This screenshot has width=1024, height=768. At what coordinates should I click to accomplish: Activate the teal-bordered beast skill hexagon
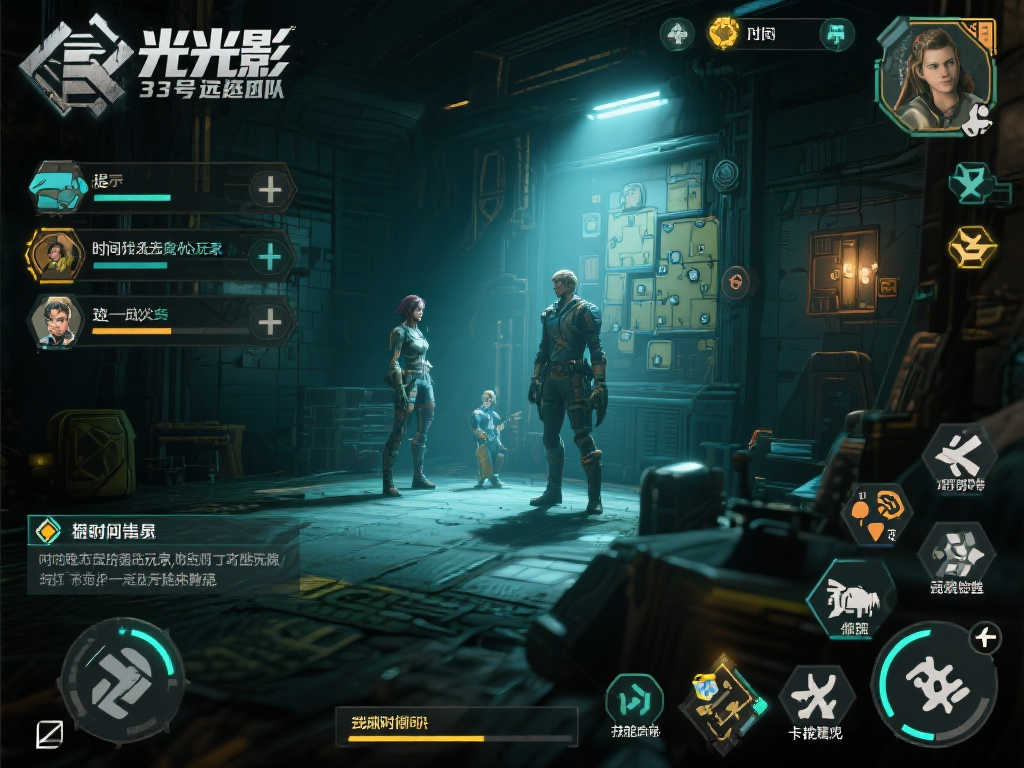[852, 598]
